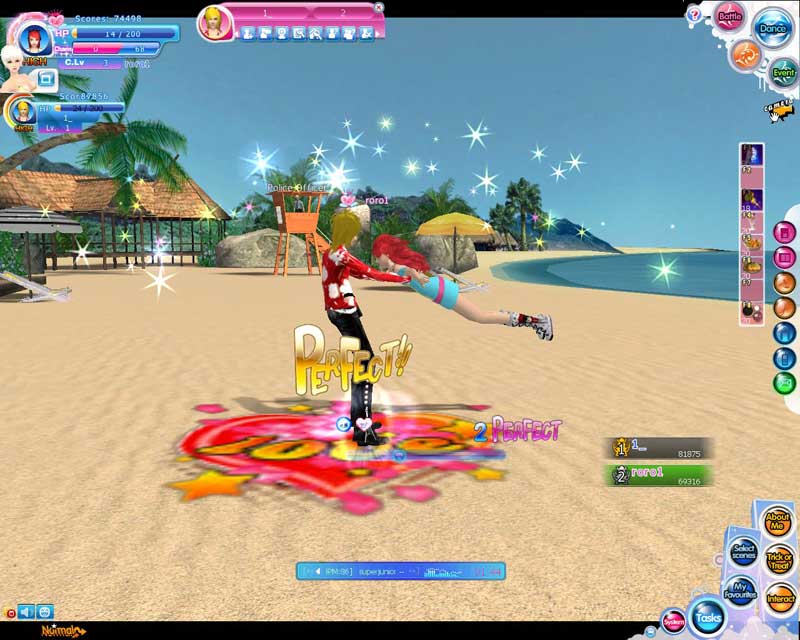Image resolution: width=800 pixels, height=640 pixels.
Task: Open the Event bubble
Action: (783, 72)
